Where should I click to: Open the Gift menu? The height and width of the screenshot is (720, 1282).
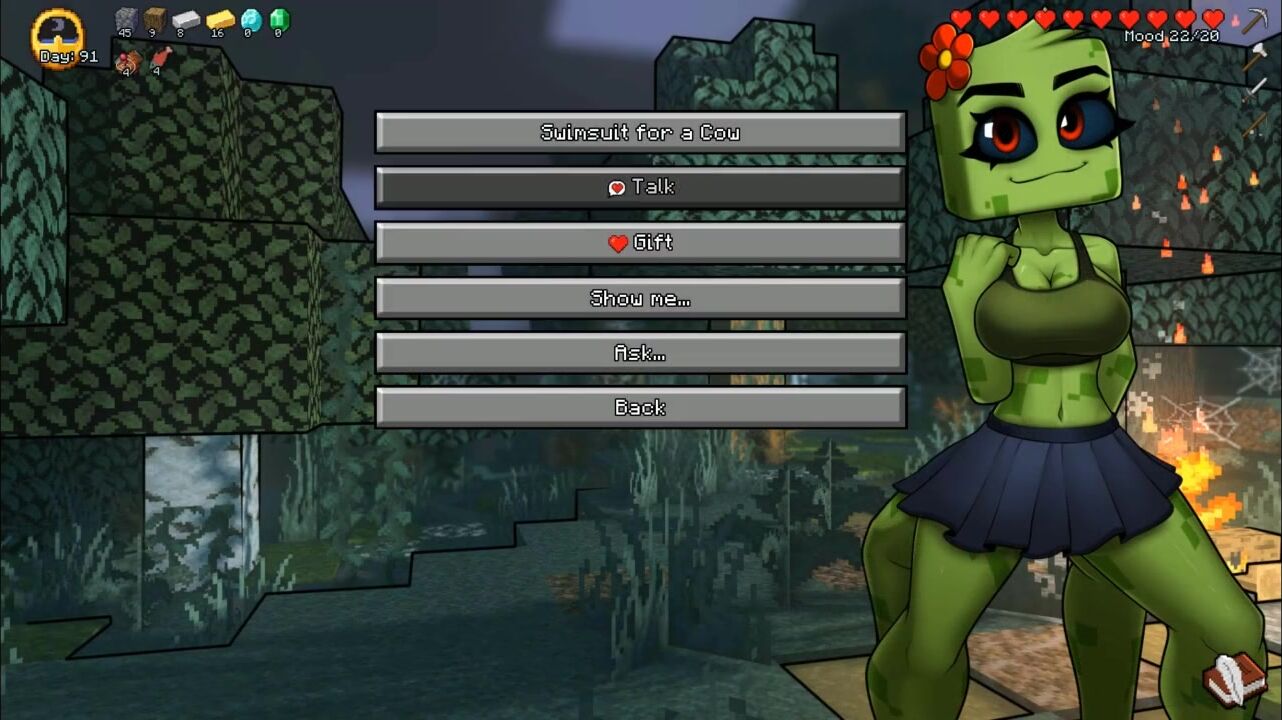click(x=640, y=243)
